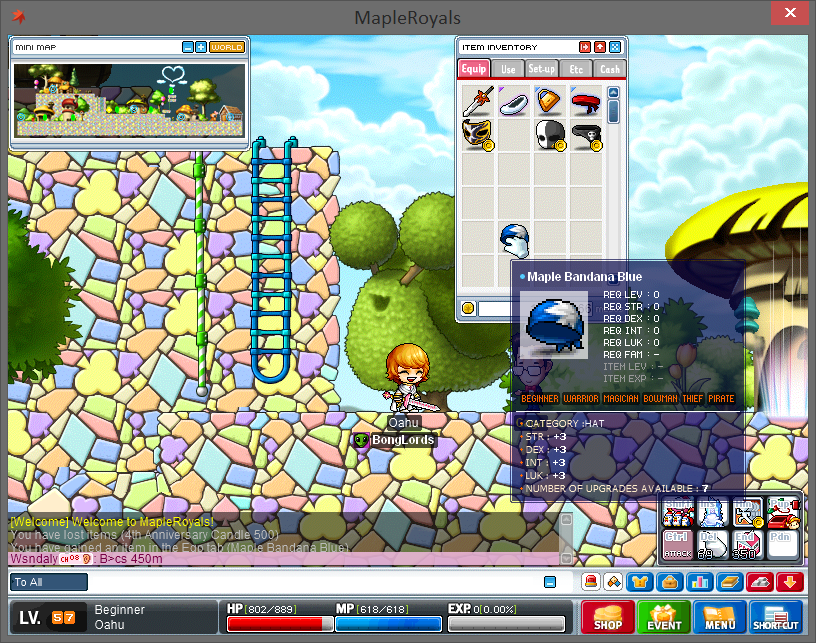
Task: Open the SHORTCUT menu
Action: 776,616
